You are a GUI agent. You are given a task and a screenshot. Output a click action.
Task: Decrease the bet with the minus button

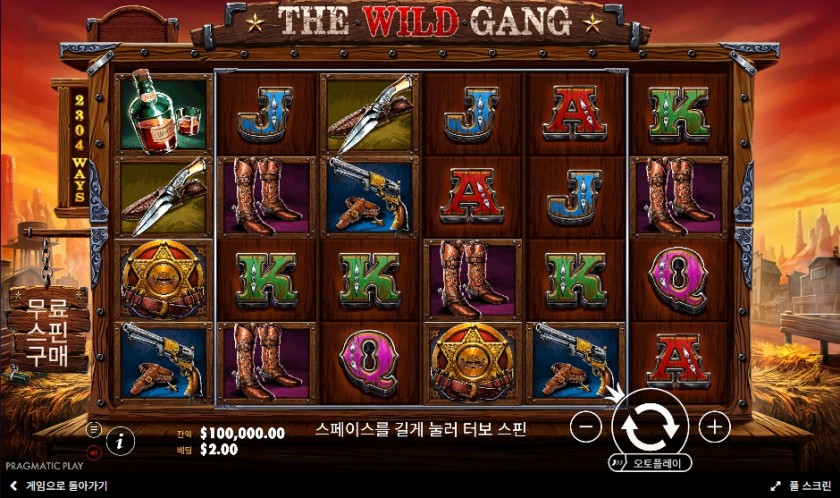(586, 427)
